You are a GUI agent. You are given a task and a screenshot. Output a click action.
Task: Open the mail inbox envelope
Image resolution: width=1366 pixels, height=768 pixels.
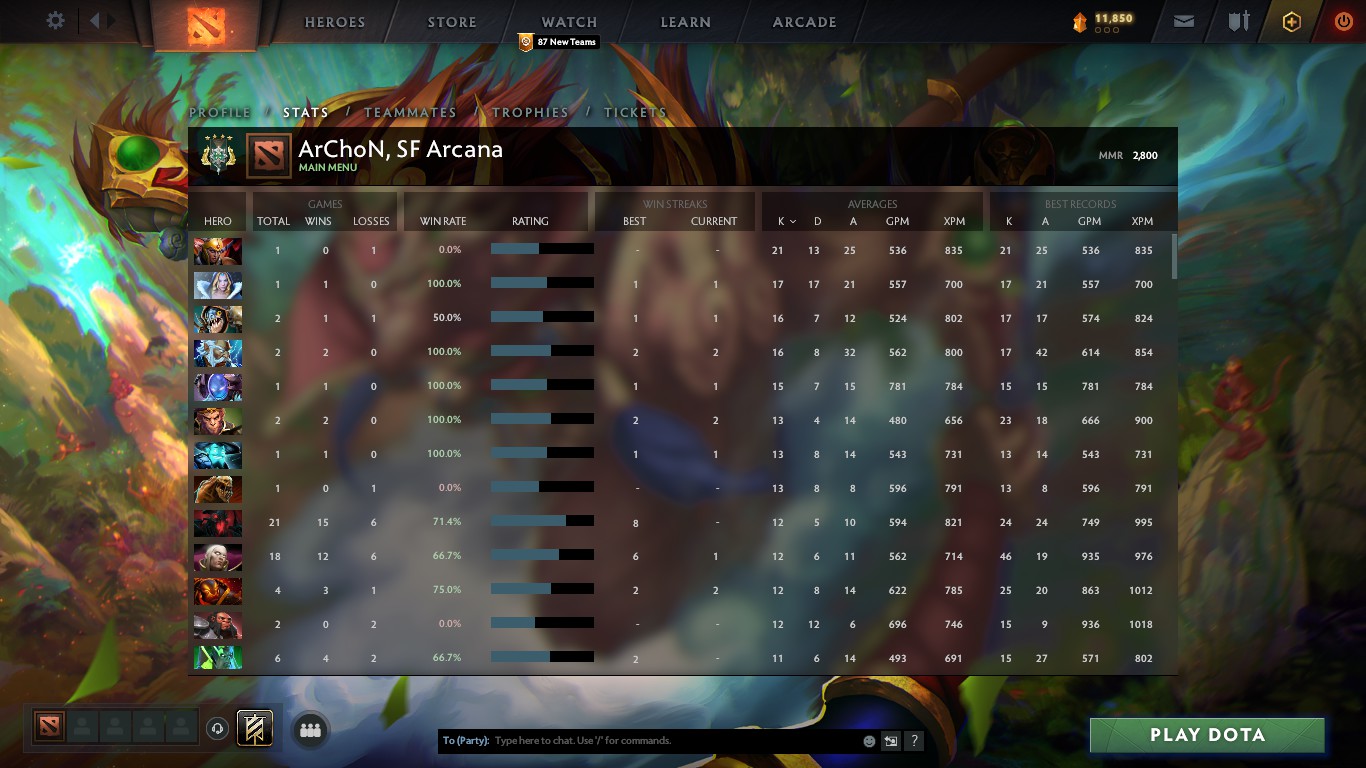tap(1184, 20)
